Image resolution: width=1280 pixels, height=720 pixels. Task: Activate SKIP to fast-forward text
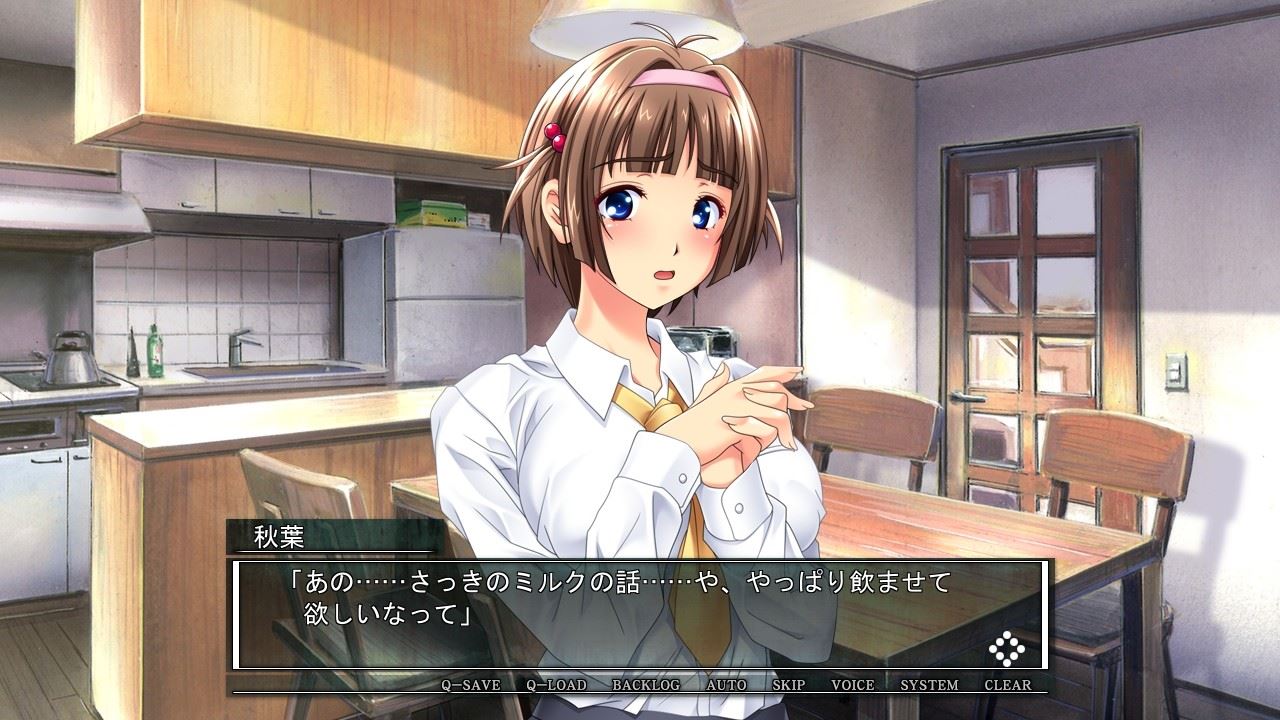[x=789, y=685]
